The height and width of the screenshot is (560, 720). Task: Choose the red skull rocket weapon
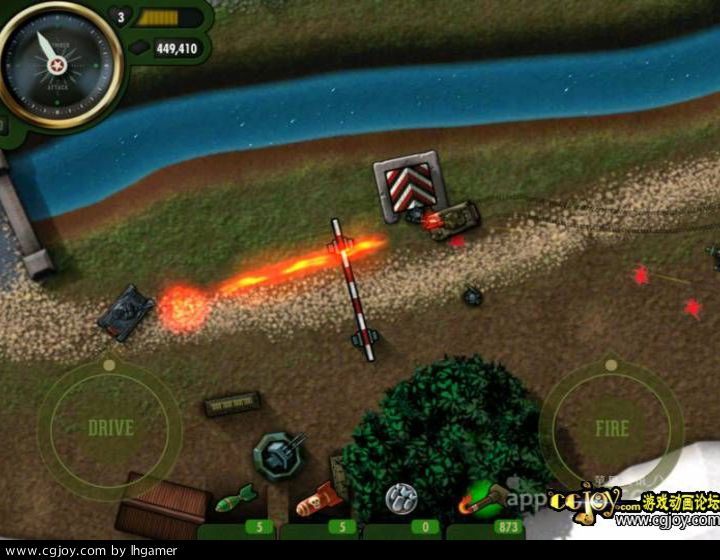pyautogui.click(x=318, y=498)
